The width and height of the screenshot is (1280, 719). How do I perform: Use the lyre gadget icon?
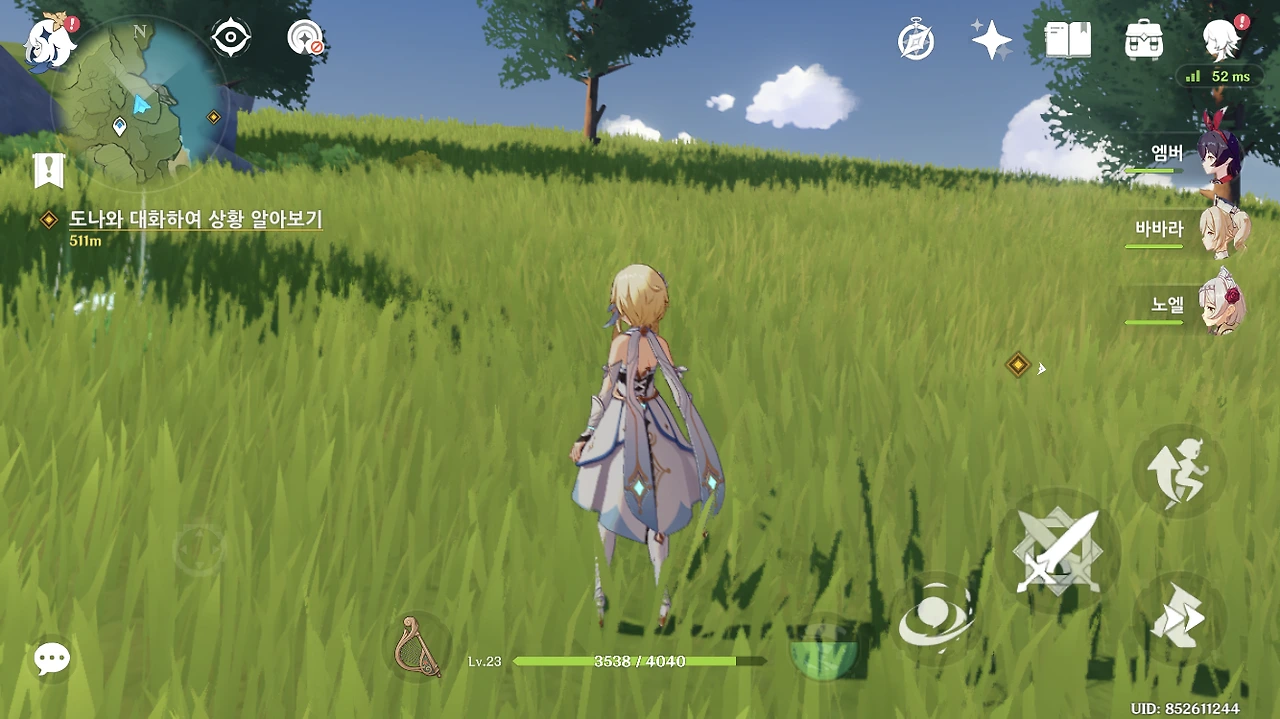419,646
